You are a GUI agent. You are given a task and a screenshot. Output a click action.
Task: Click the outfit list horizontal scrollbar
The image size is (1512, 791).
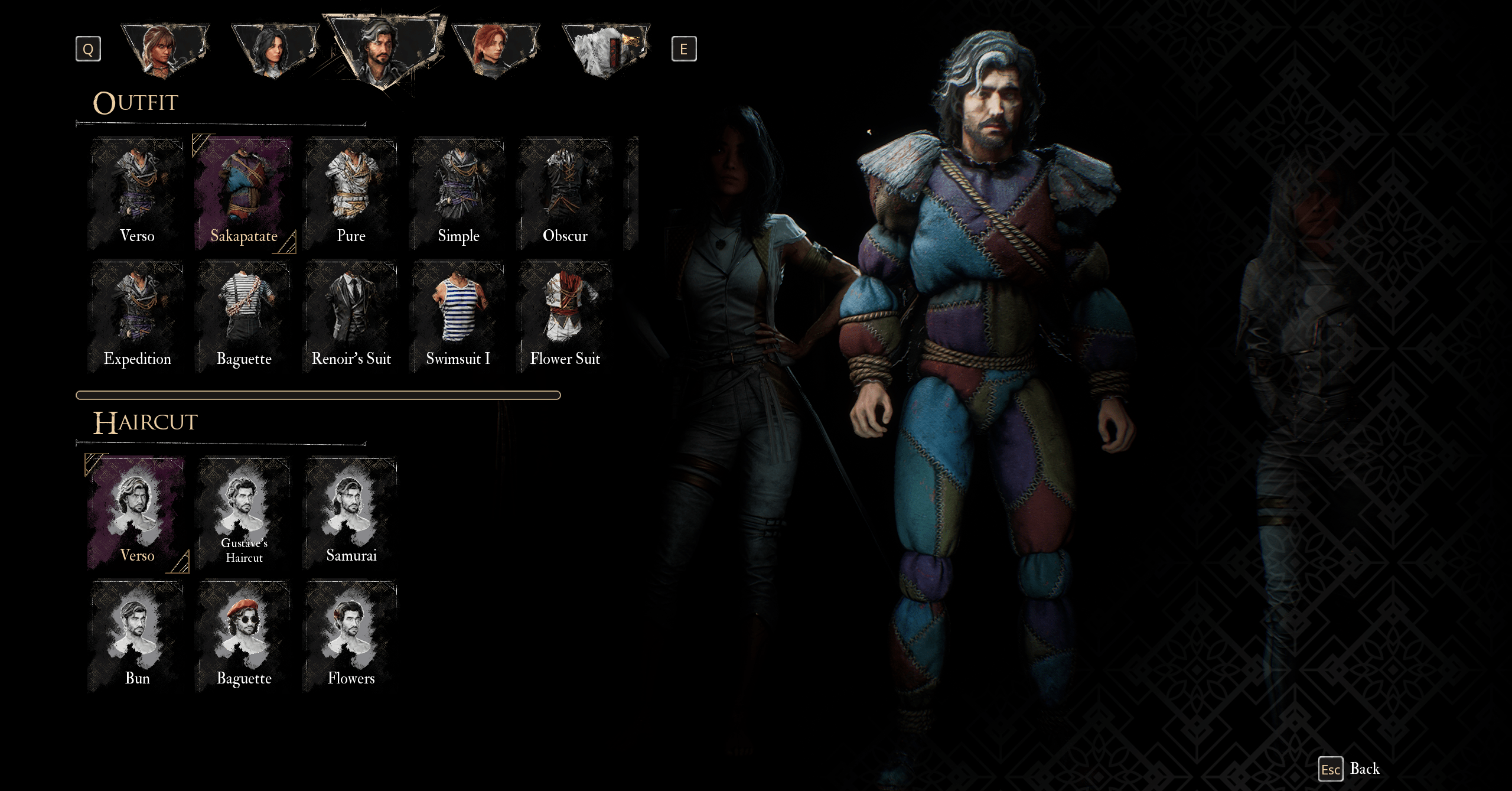[x=318, y=395]
